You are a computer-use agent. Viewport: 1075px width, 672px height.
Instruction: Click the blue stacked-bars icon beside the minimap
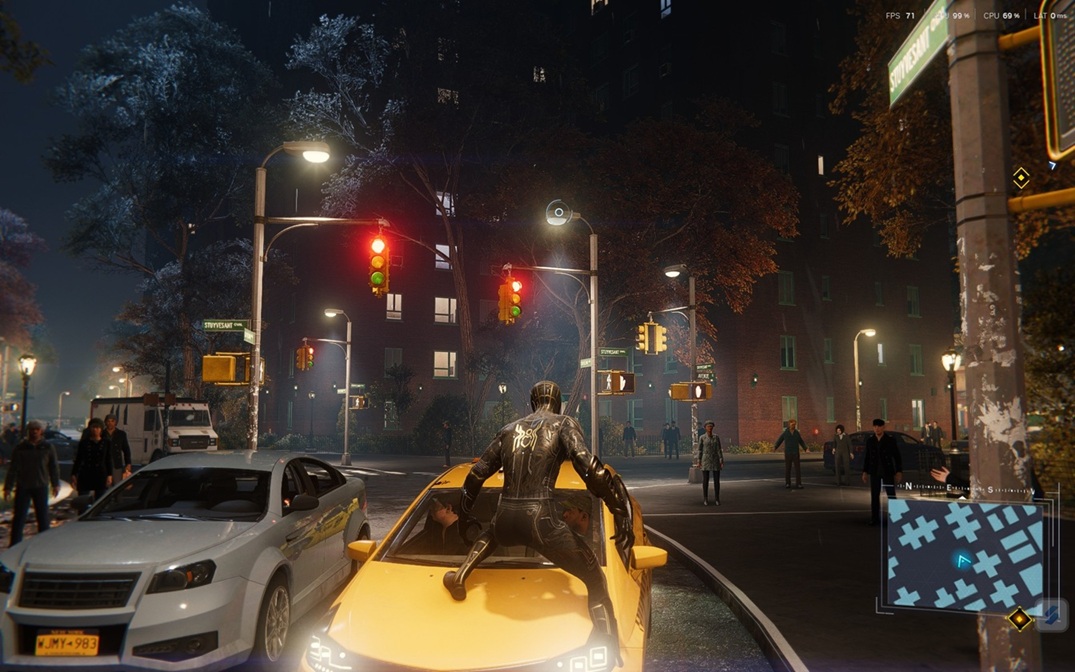tap(1051, 615)
